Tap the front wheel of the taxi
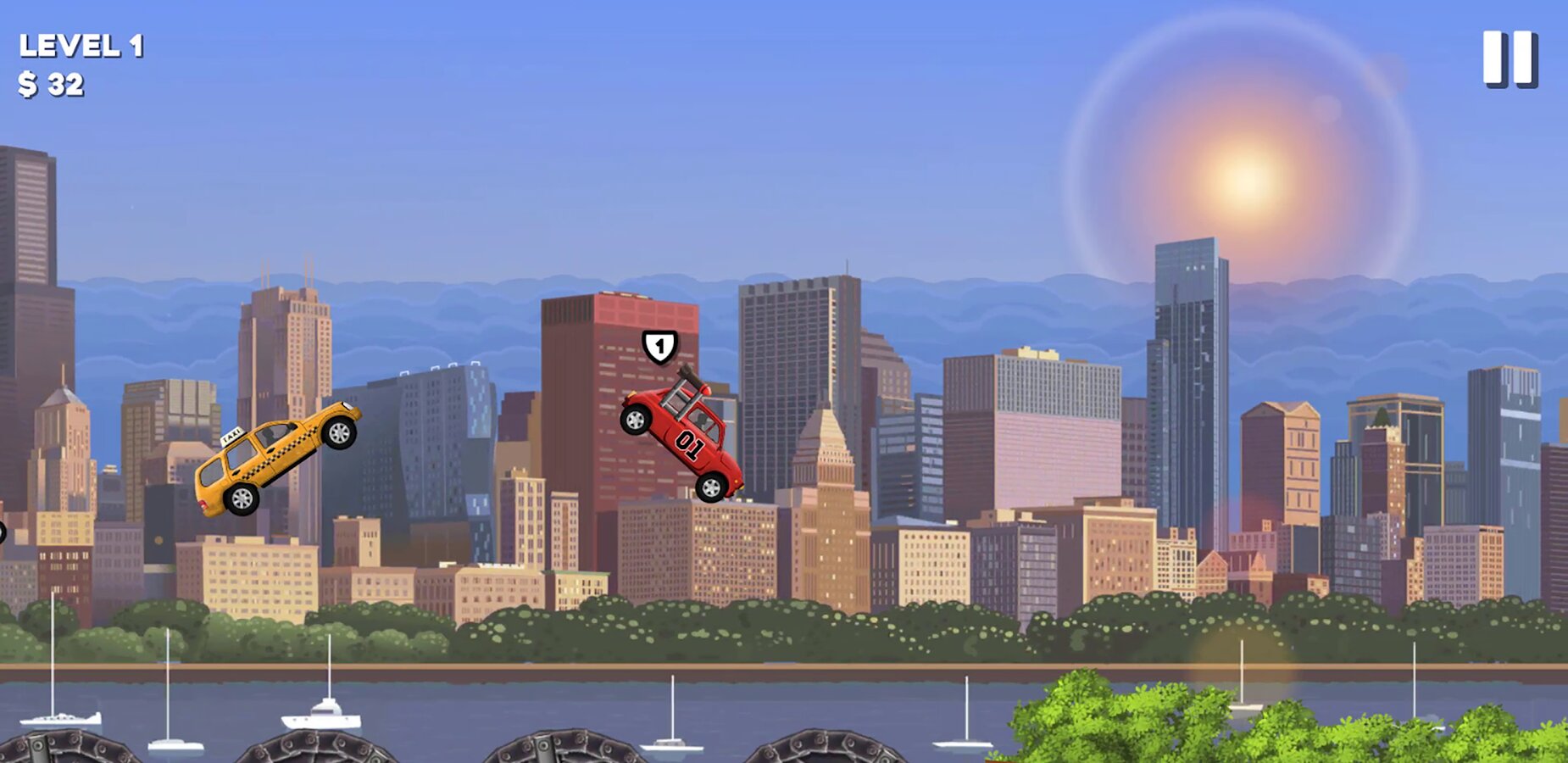1568x763 pixels. (x=337, y=434)
